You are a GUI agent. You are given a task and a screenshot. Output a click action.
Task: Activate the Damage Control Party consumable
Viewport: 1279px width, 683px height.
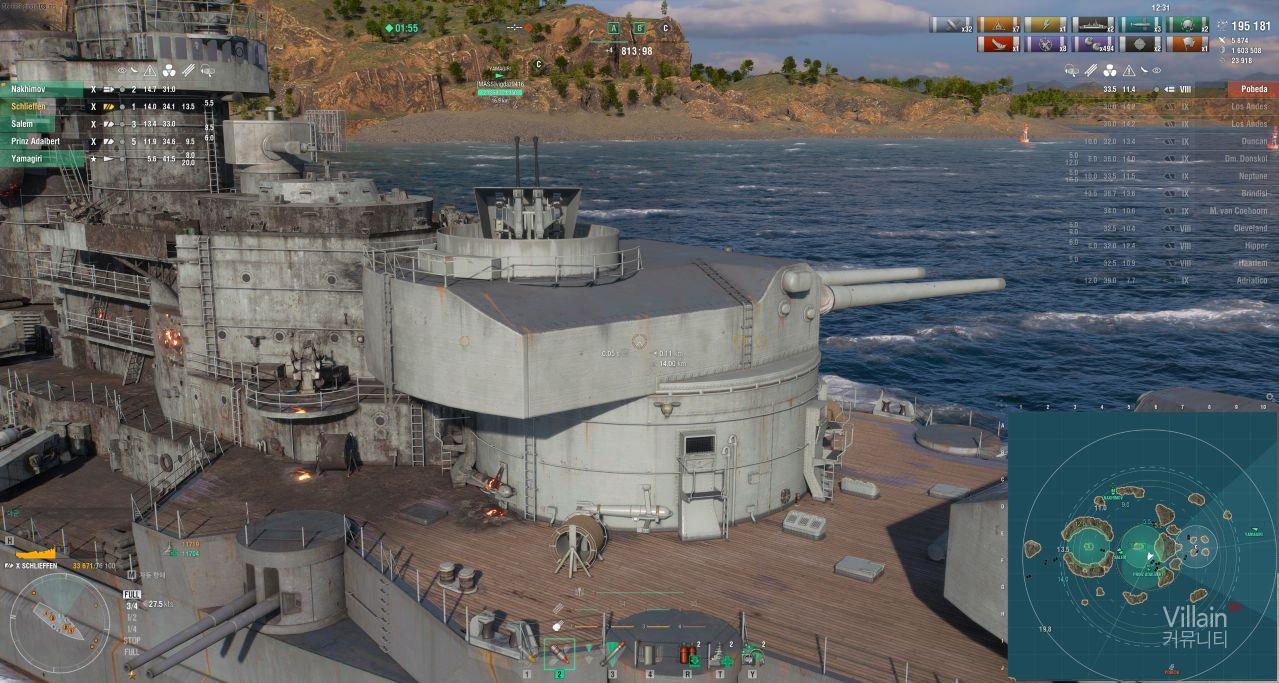[x=687, y=654]
